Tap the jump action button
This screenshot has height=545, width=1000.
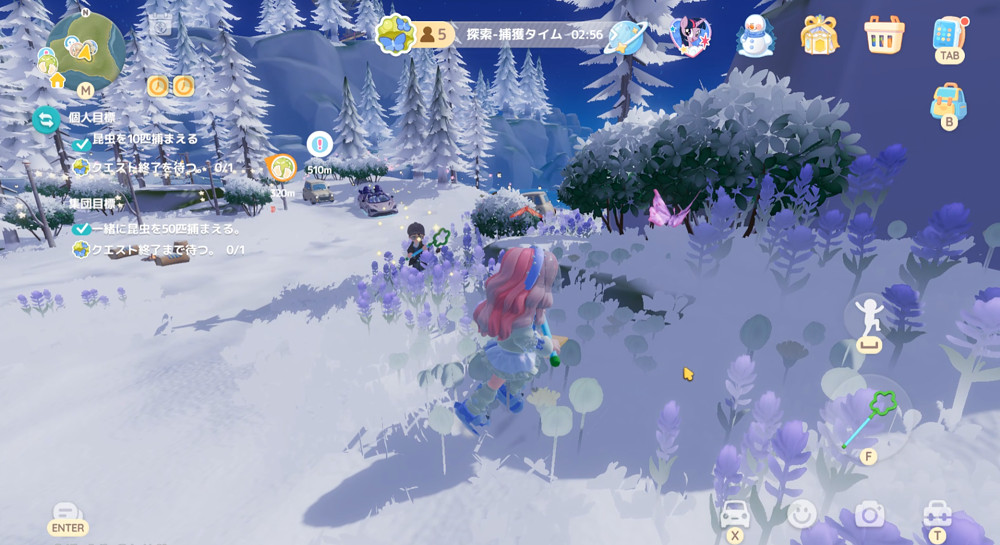click(x=868, y=316)
